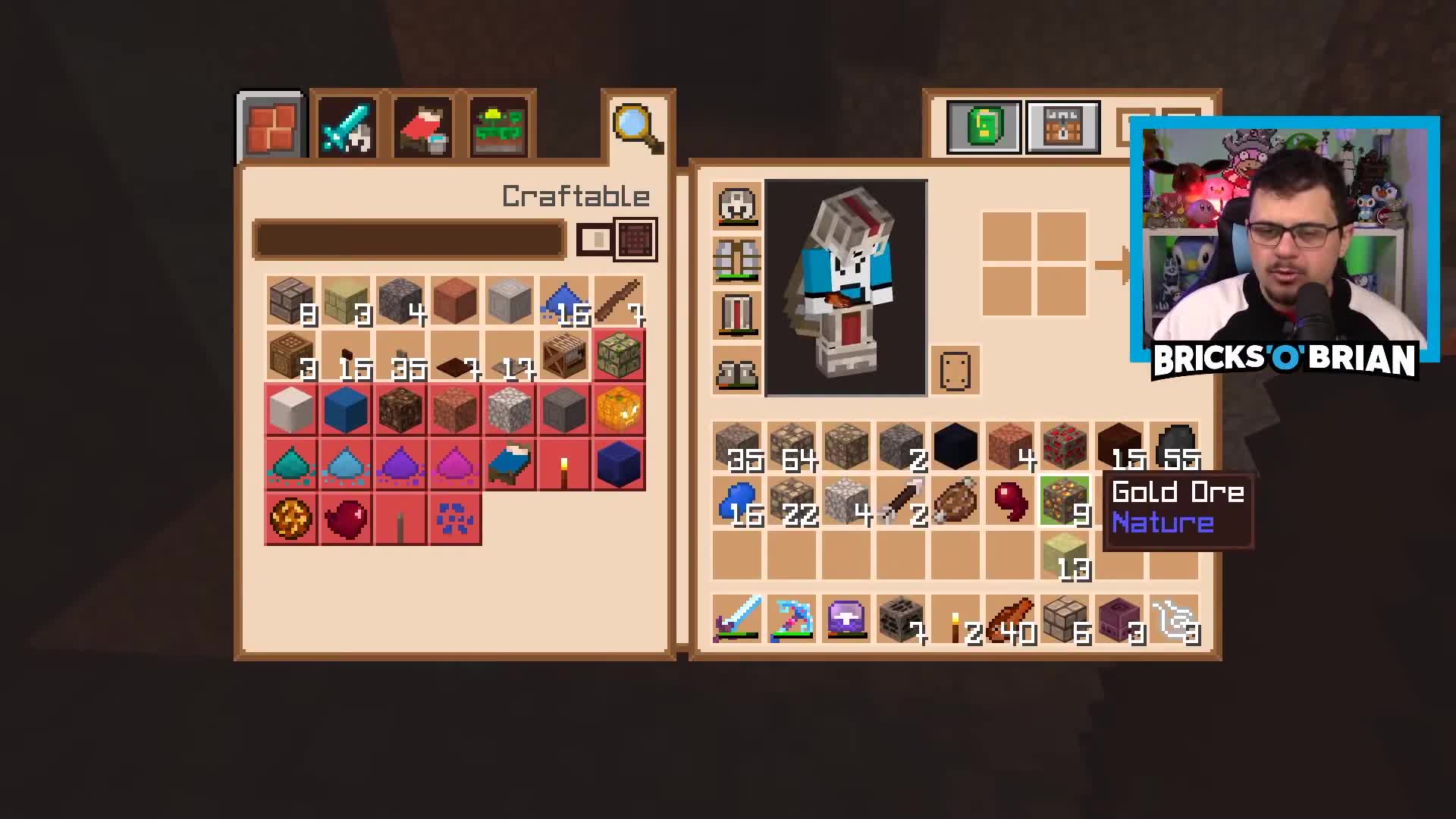Click the boots armor slot
This screenshot has height=819, width=1456.
pyautogui.click(x=736, y=372)
